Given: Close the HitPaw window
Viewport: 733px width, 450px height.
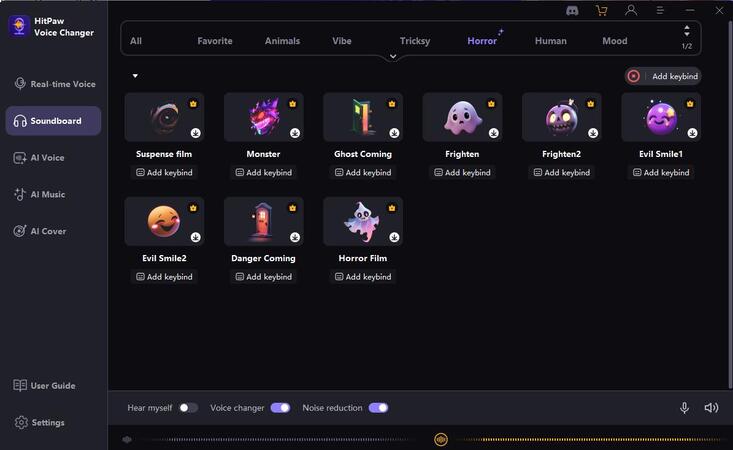Looking at the screenshot, I should 717,10.
